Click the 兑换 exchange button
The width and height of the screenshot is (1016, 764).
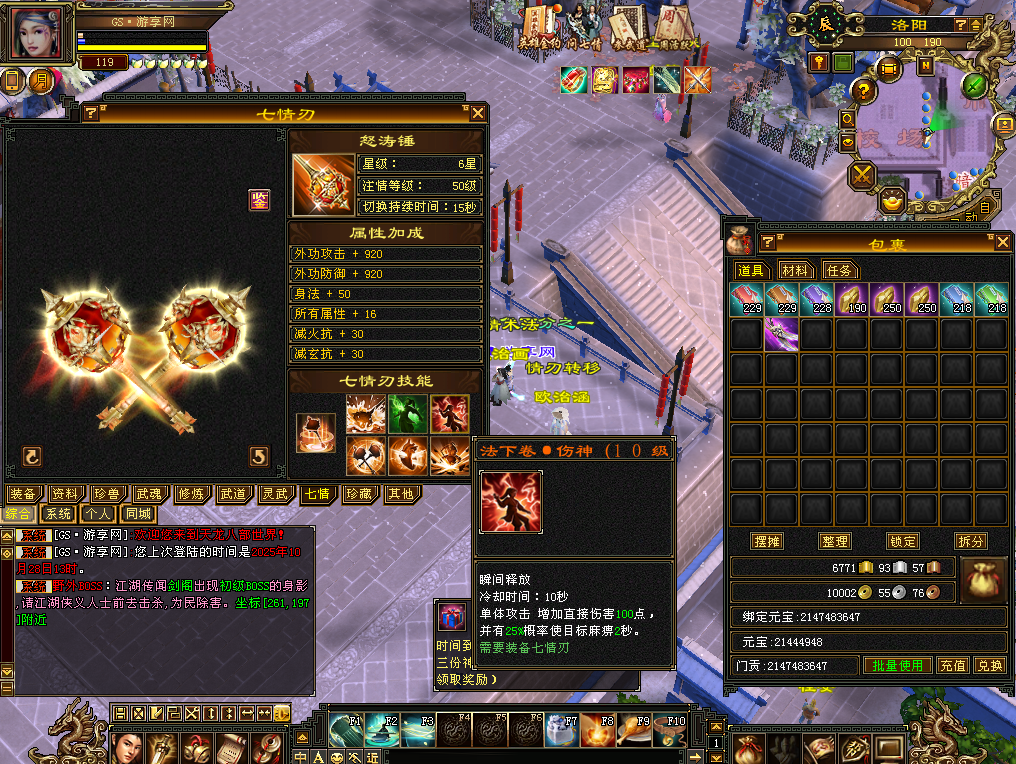tap(989, 665)
